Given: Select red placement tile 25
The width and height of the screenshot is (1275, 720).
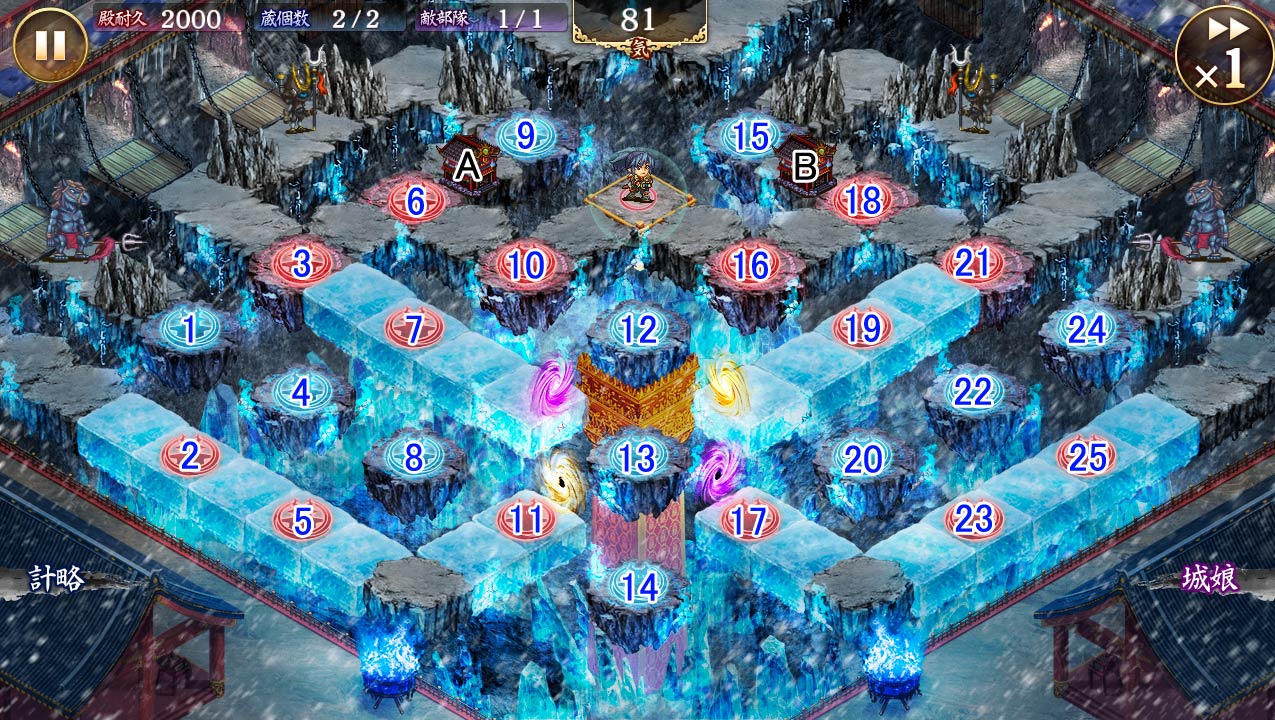Looking at the screenshot, I should [x=1086, y=457].
